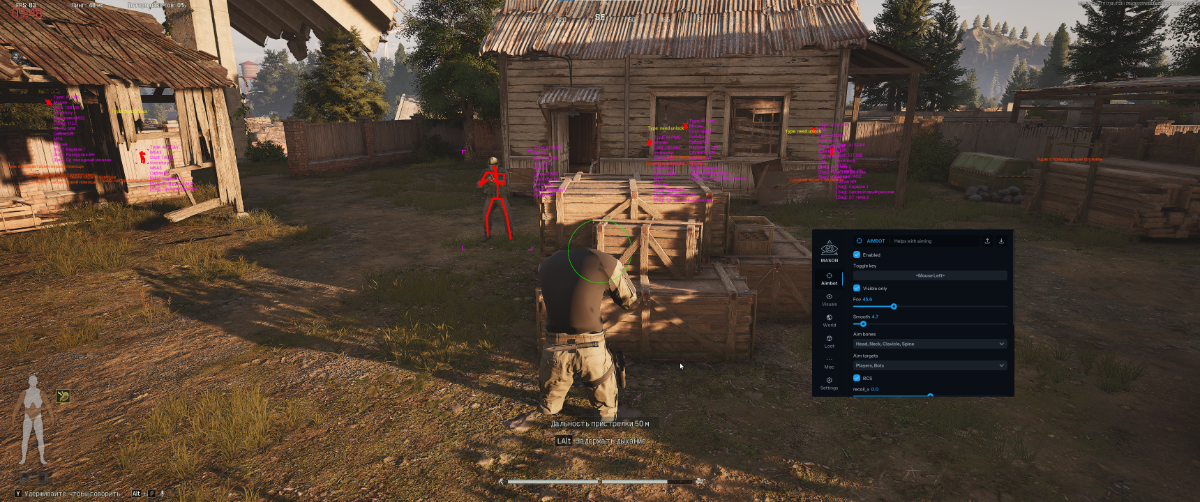Viewport: 1200px width, 502px height.
Task: Click the download arrow icon in panel header
Action: tap(1001, 241)
